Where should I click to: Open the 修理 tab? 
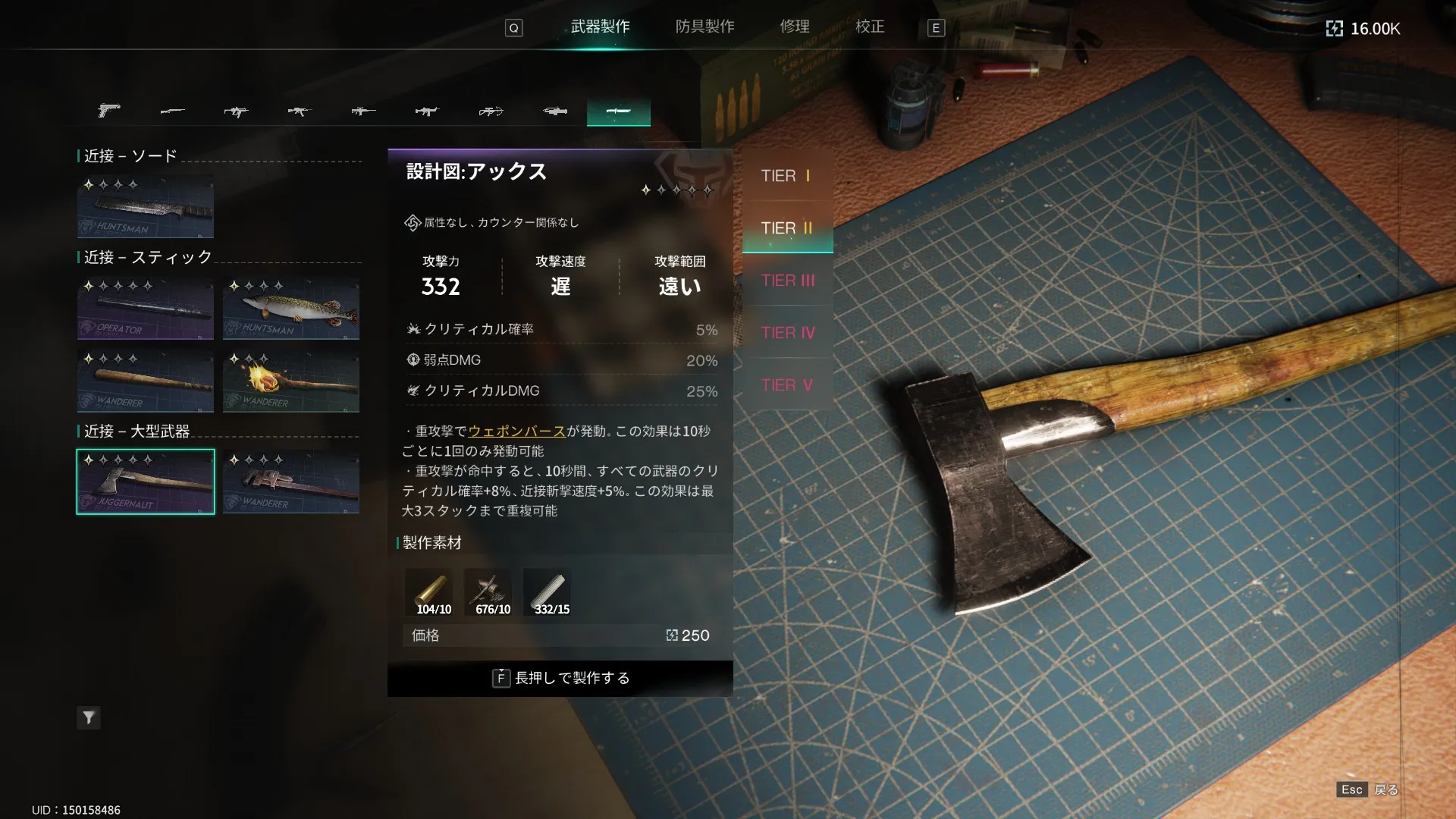(795, 27)
